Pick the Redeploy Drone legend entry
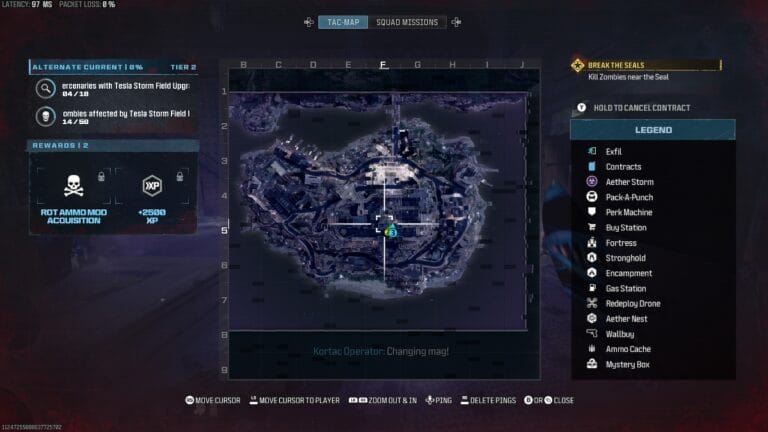768x432 pixels. 633,303
